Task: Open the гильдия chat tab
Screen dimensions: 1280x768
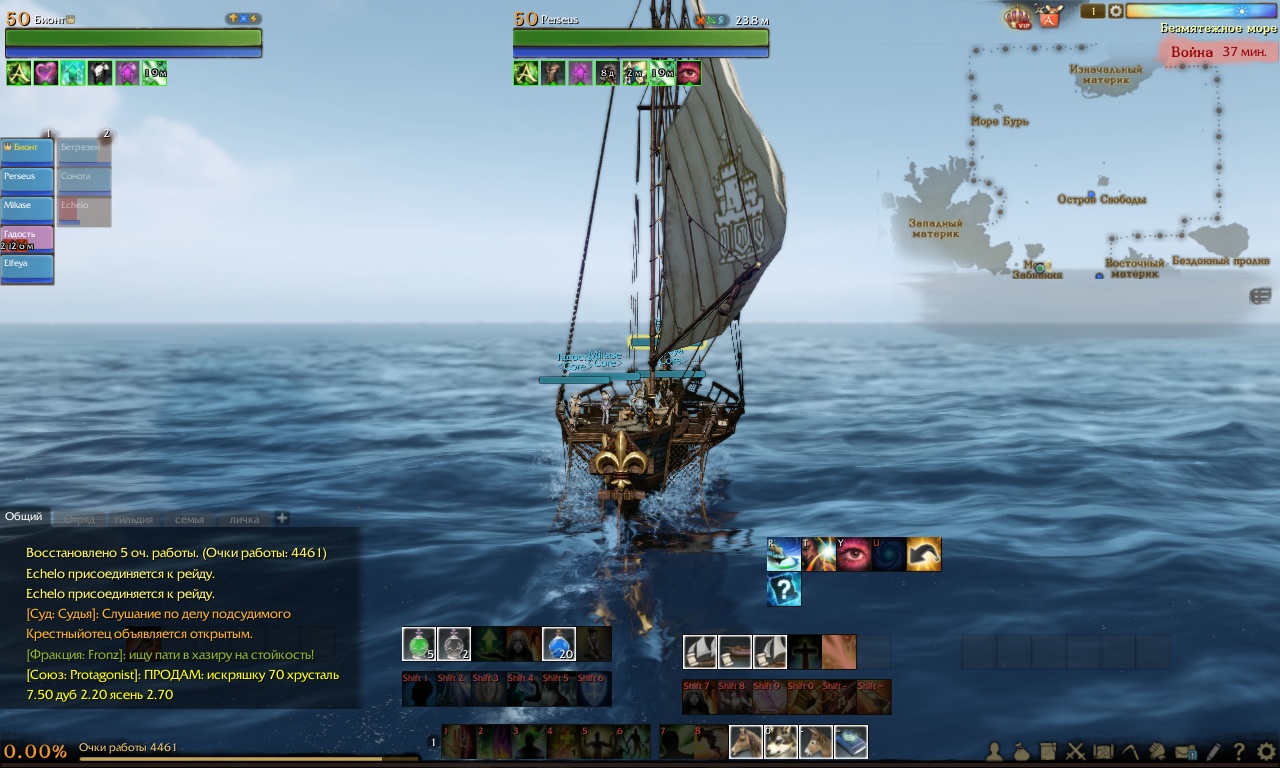Action: point(133,519)
